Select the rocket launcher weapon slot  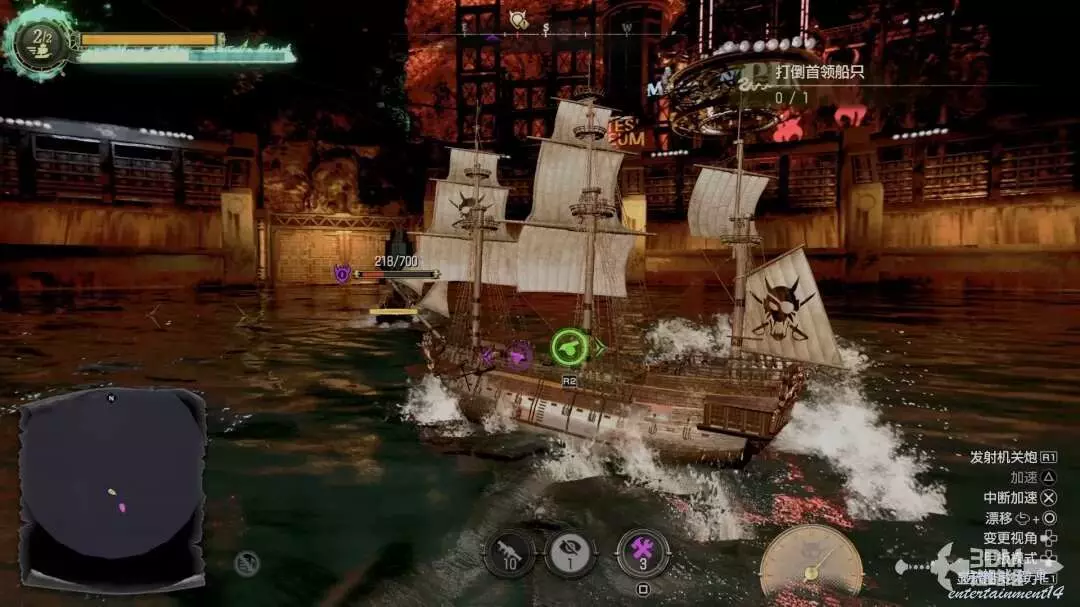509,553
